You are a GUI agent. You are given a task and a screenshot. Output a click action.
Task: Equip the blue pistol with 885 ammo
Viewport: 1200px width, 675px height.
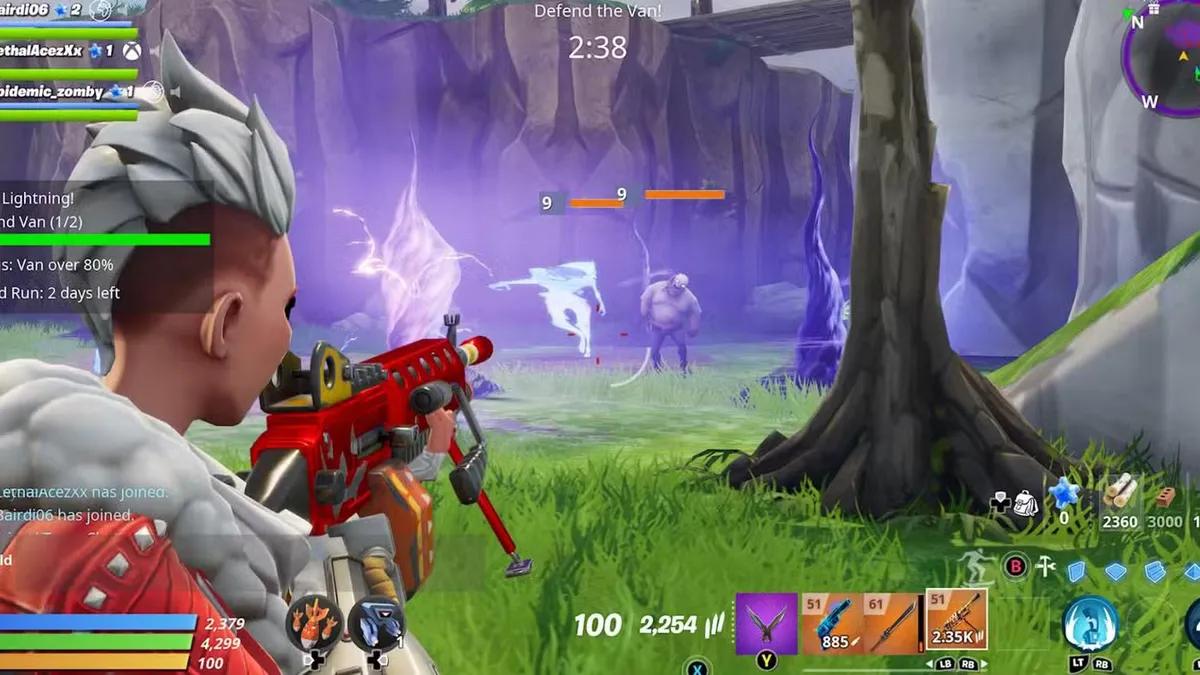click(x=832, y=624)
